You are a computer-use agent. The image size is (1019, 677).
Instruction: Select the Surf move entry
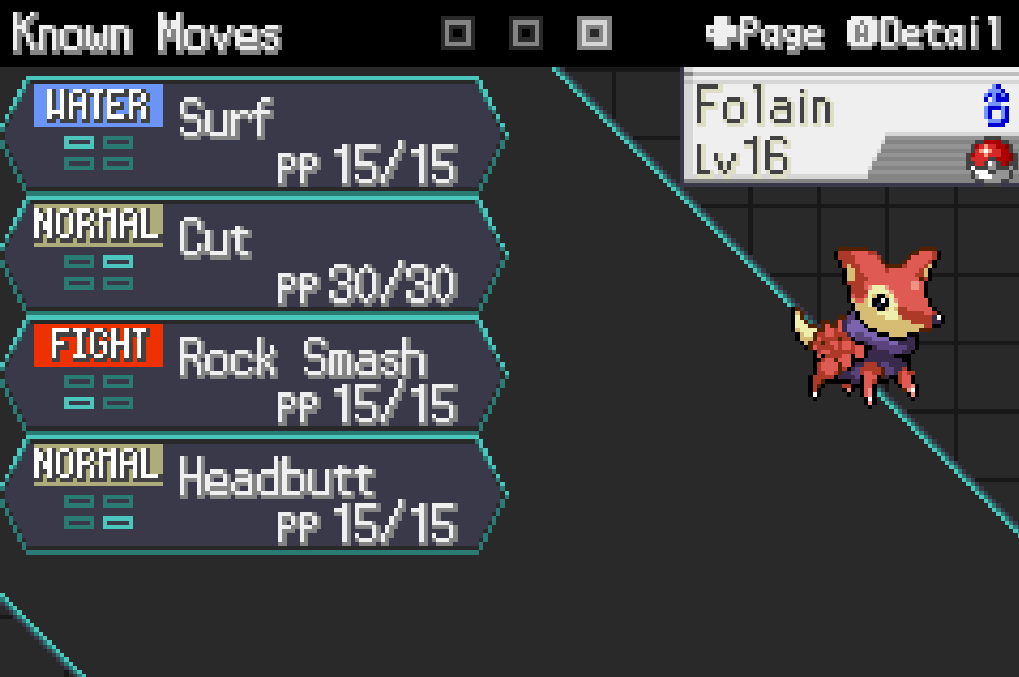pos(255,134)
